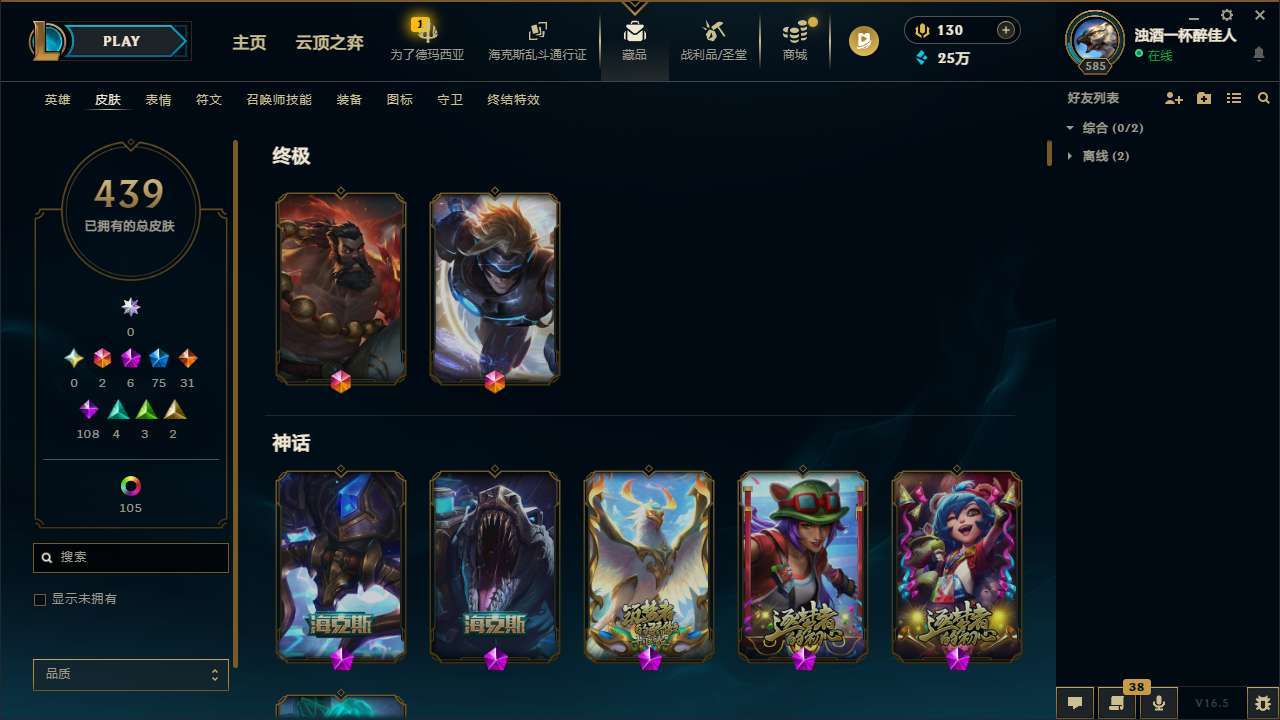Image resolution: width=1280 pixels, height=720 pixels.
Task: Mute the microphone in the bottom bar
Action: [1158, 702]
